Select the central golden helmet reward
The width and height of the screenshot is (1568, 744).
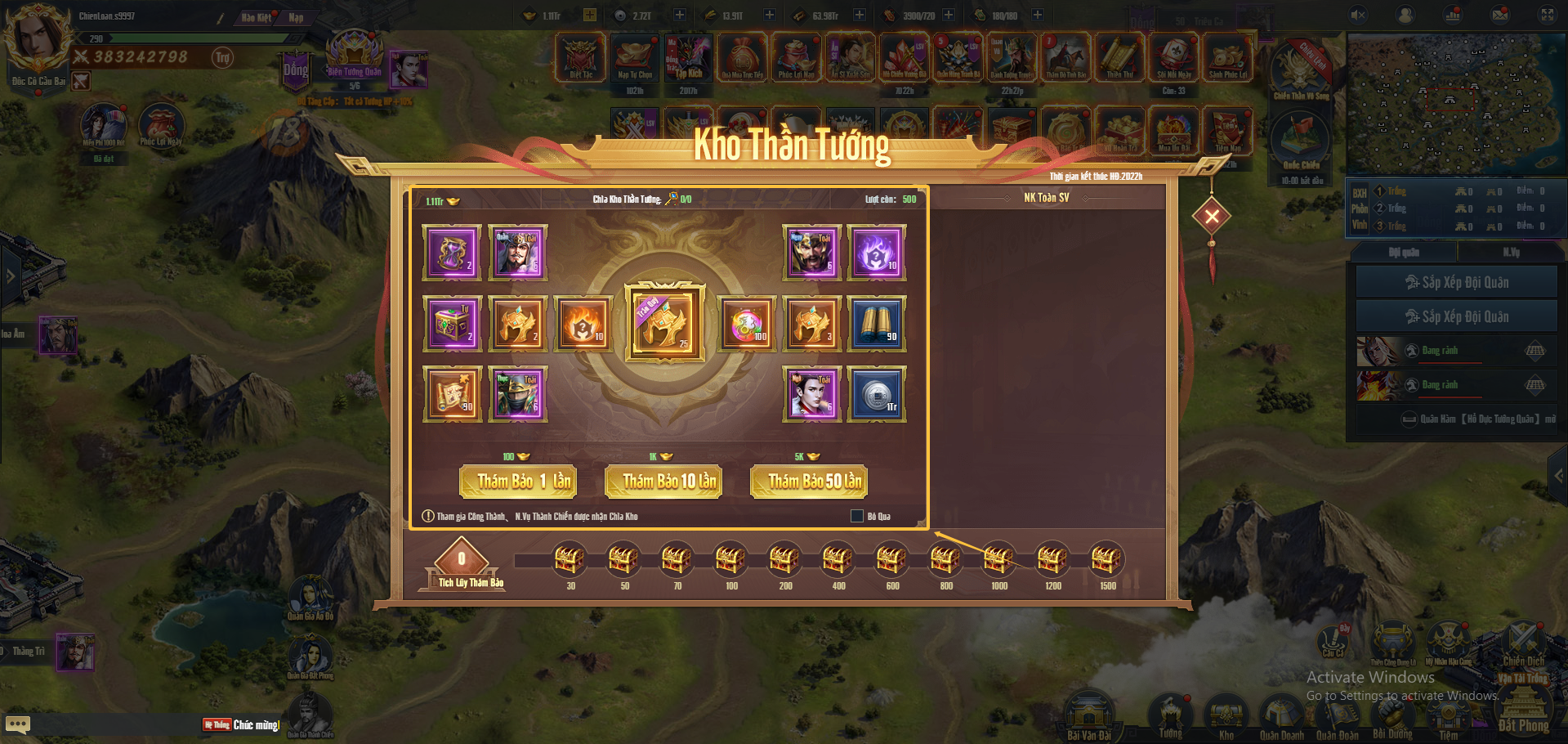pyautogui.click(x=664, y=322)
